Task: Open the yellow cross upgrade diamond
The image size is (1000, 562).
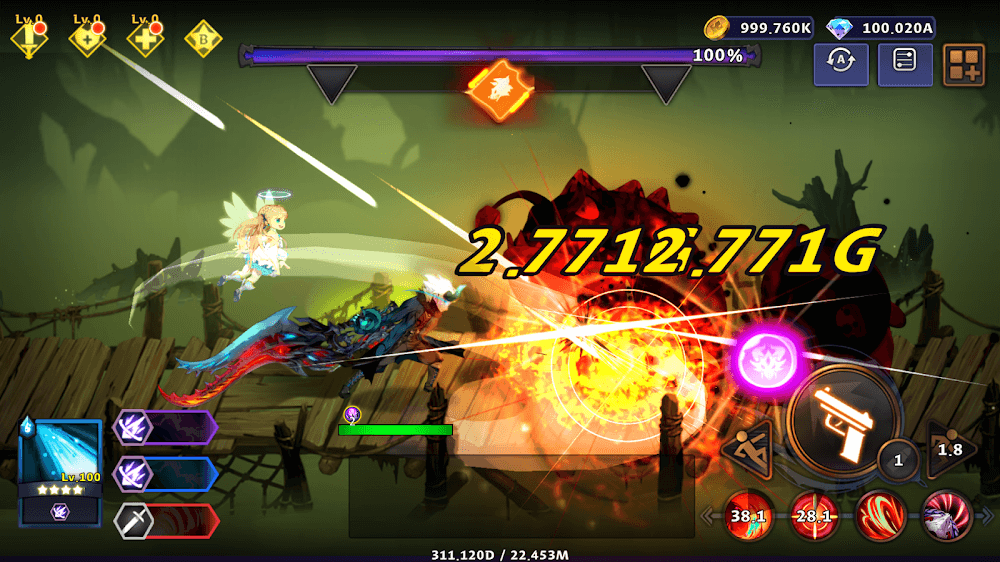Action: tap(145, 38)
